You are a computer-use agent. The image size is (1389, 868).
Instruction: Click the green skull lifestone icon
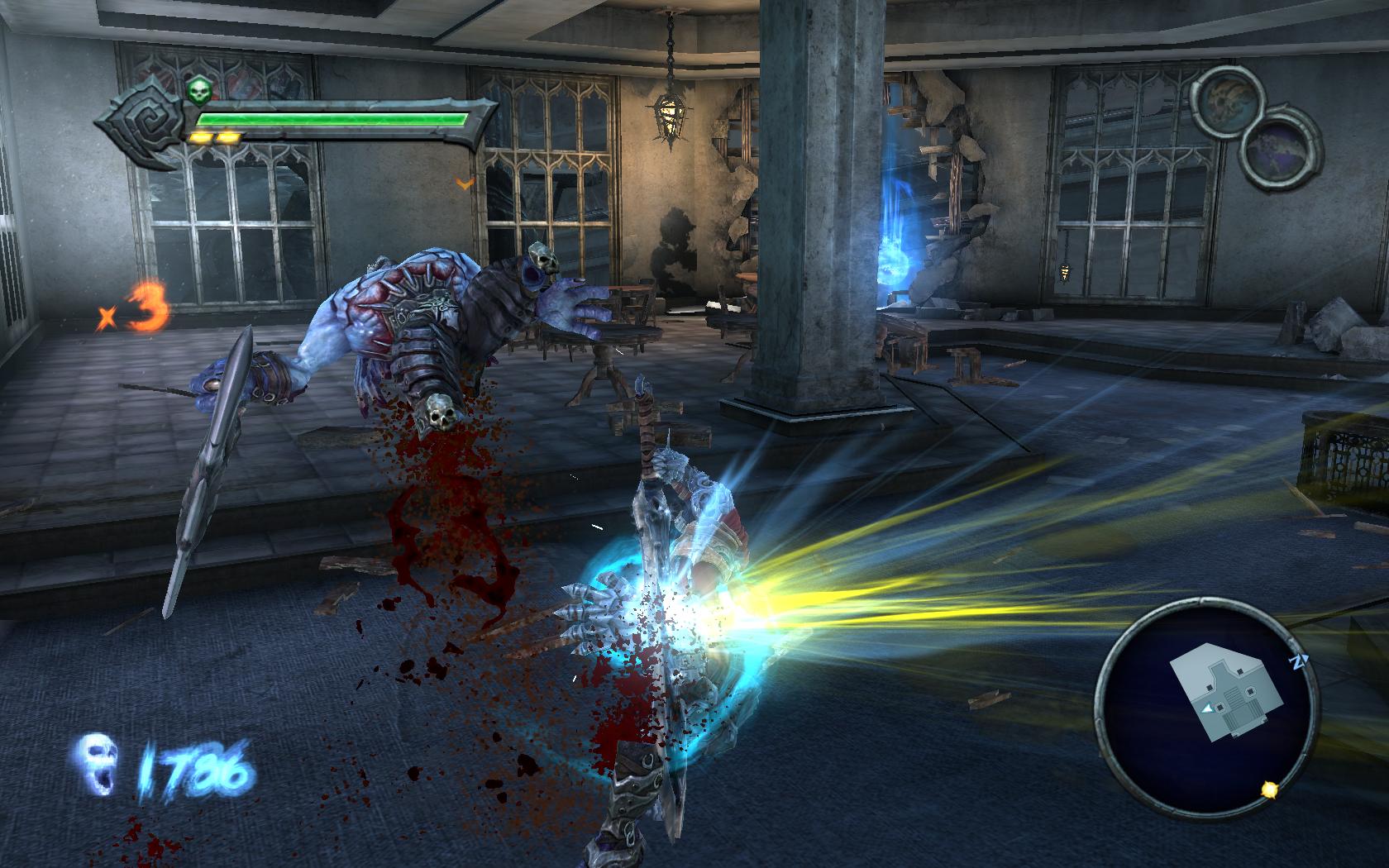click(197, 91)
